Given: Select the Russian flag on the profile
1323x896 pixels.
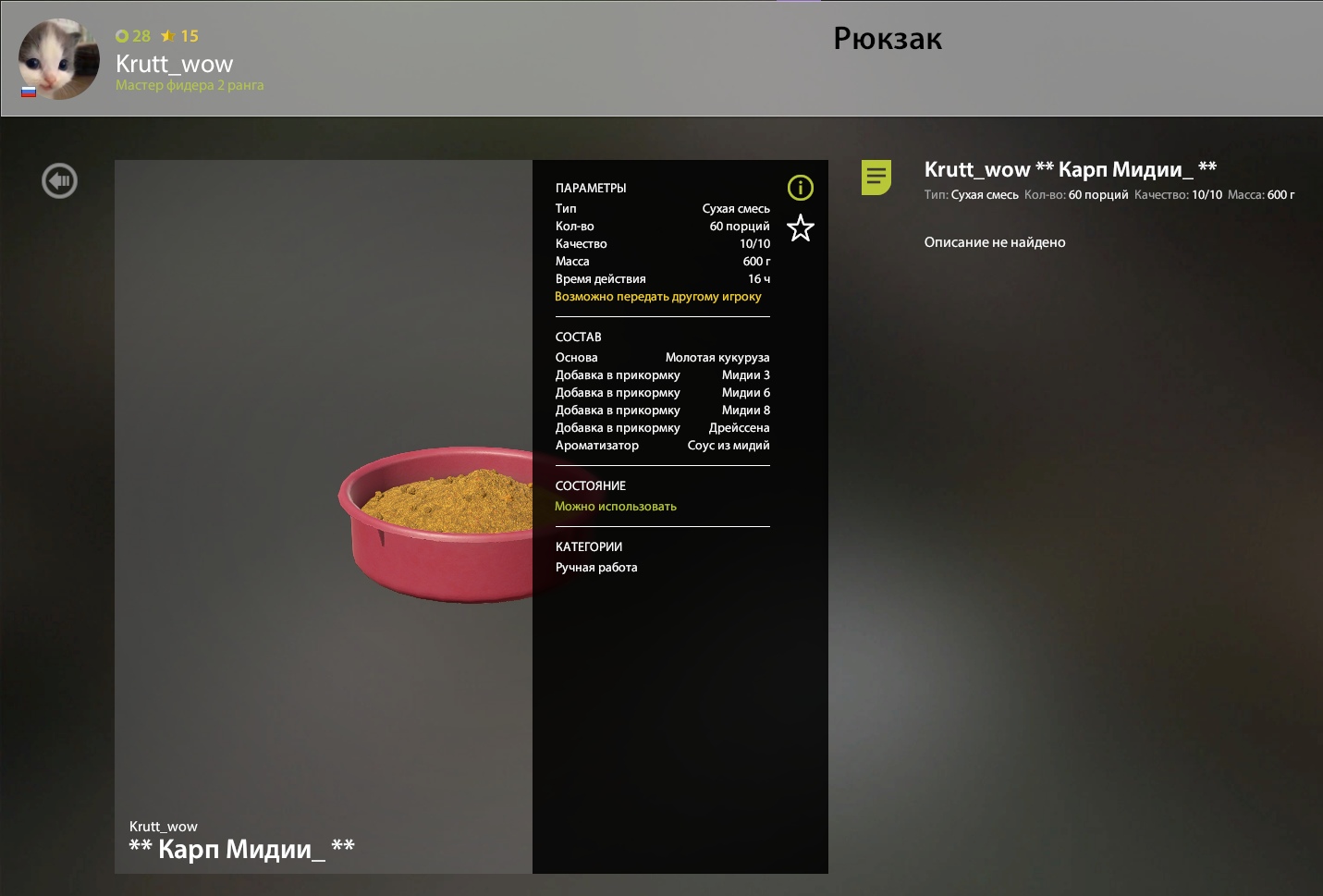Looking at the screenshot, I should (x=29, y=92).
